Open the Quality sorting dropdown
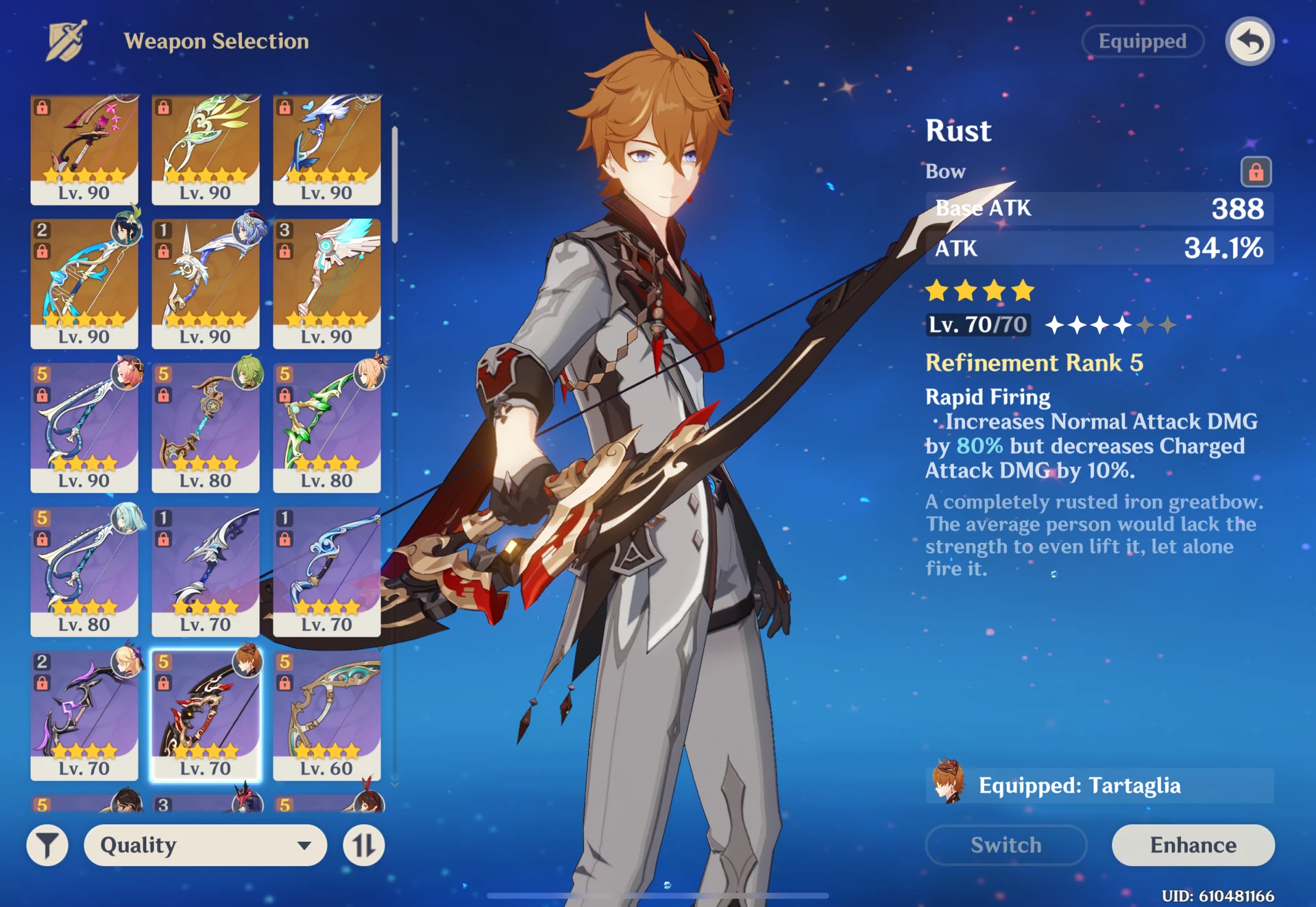This screenshot has width=1316, height=907. coord(204,845)
